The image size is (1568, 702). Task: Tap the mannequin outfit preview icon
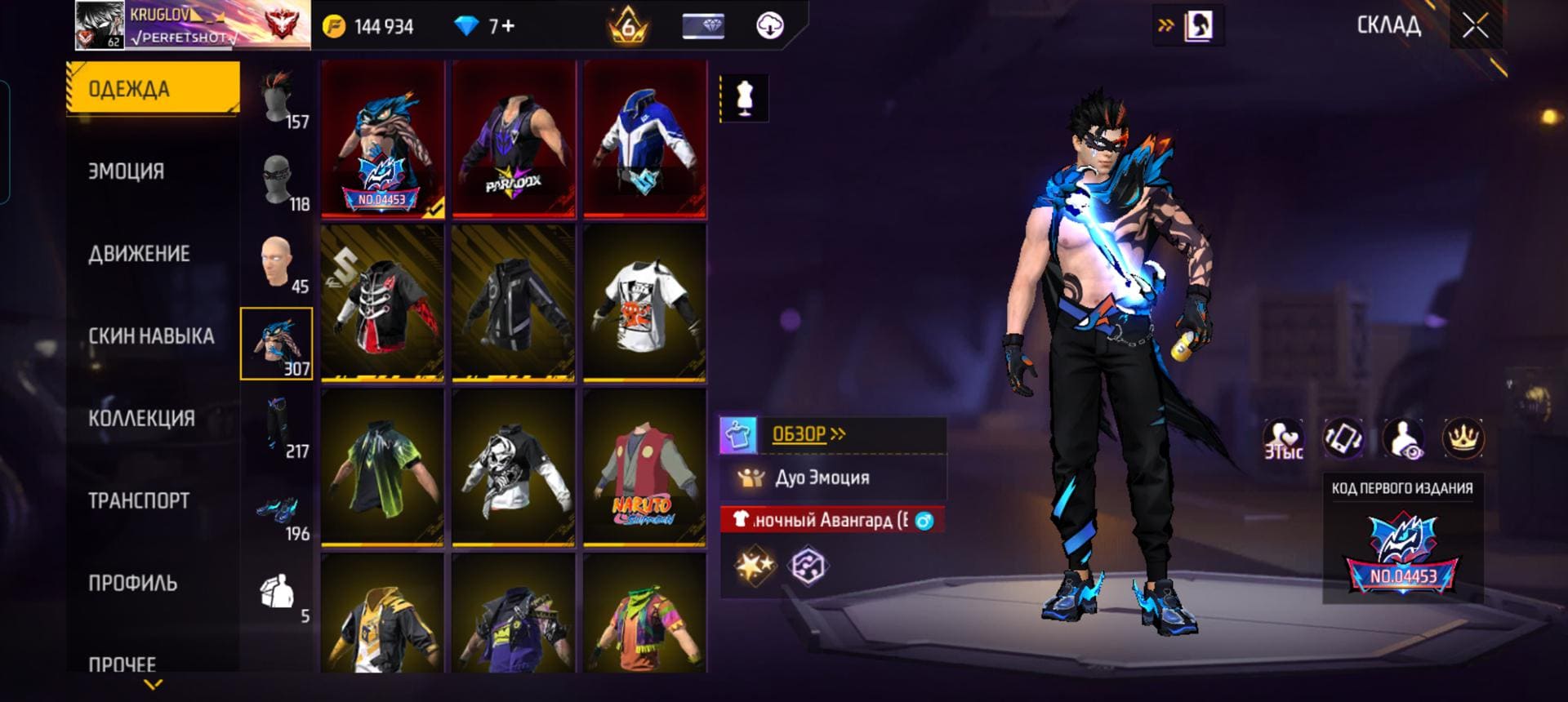click(744, 99)
